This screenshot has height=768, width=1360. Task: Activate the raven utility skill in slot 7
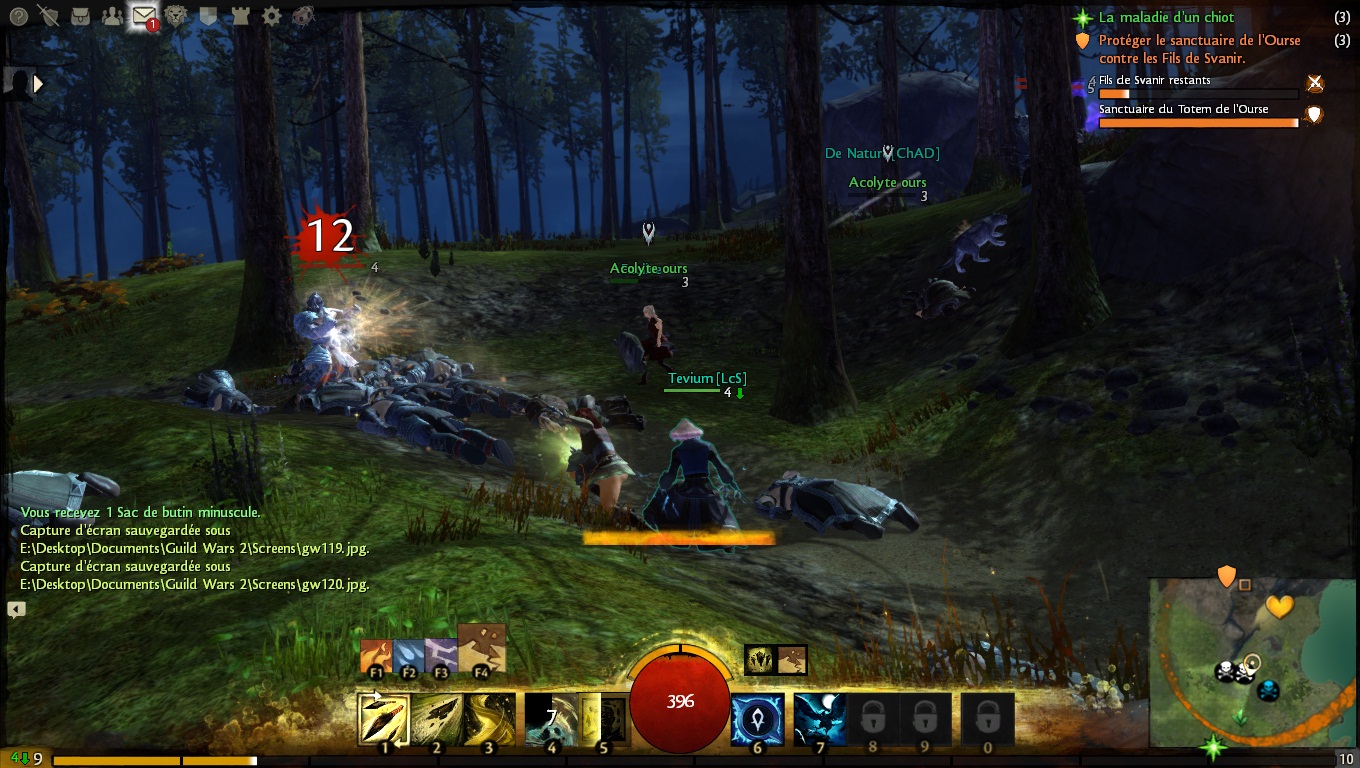(820, 719)
